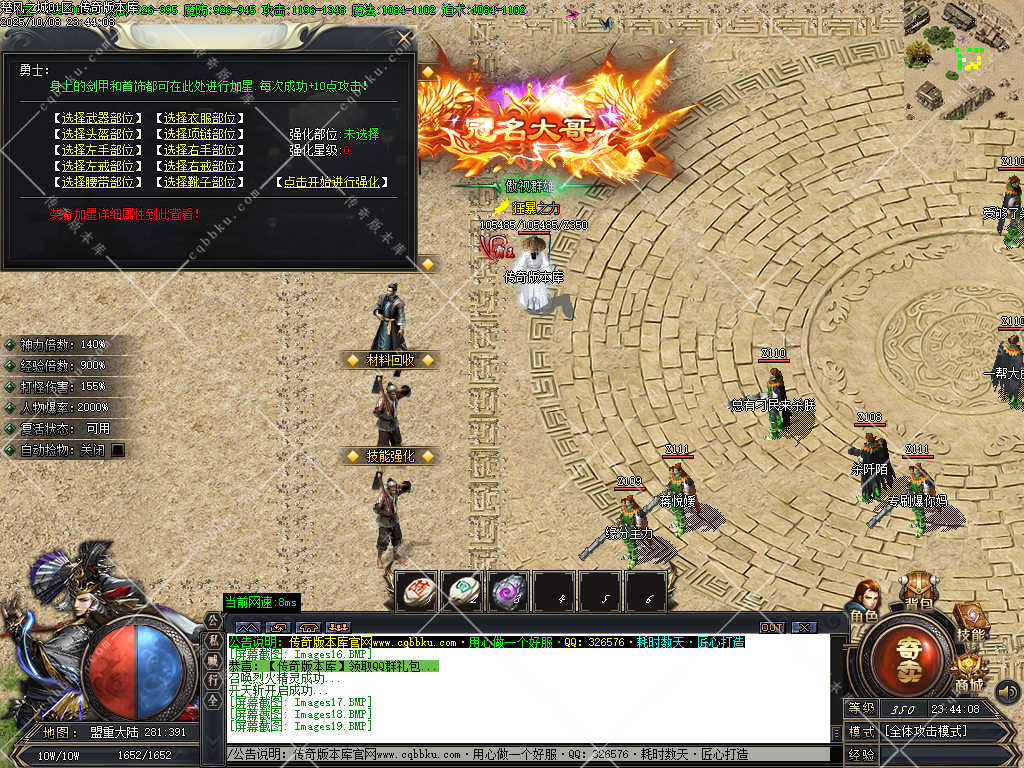Image resolution: width=1024 pixels, height=768 pixels.
Task: Choose the necklace slot option (选择项链部位)
Action: pos(200,134)
